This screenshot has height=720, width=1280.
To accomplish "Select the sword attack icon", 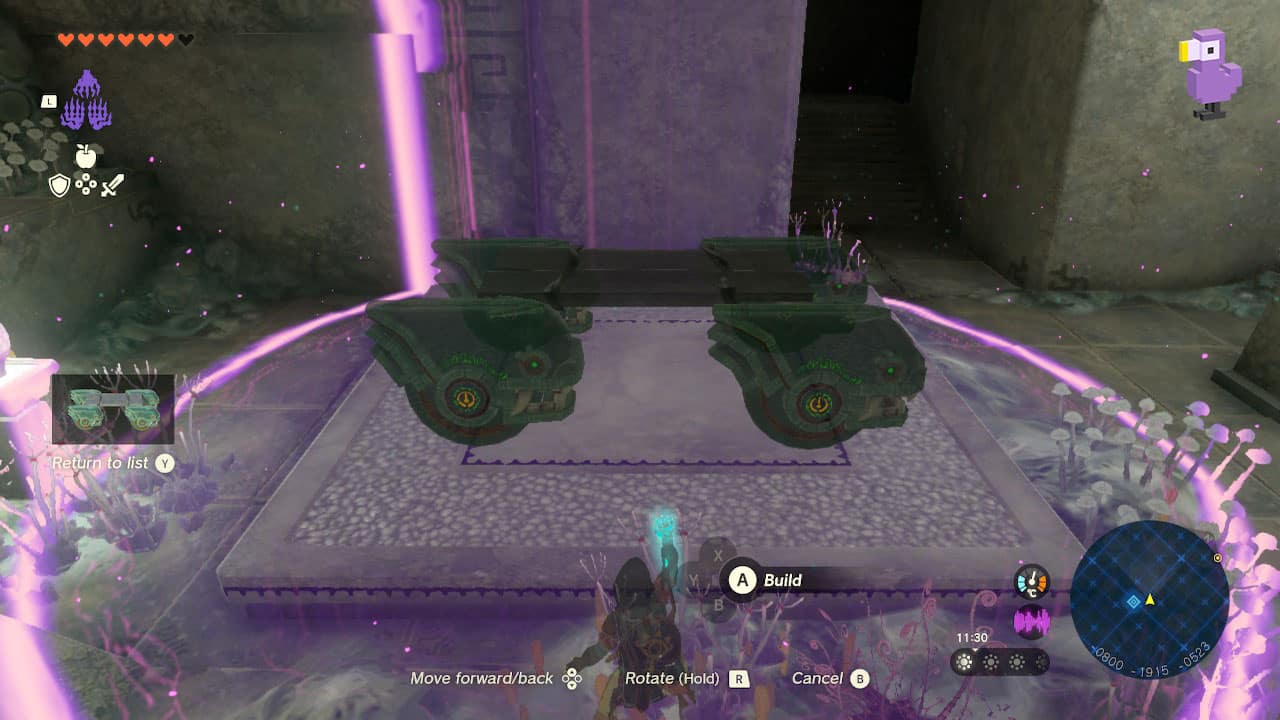I will coord(113,185).
